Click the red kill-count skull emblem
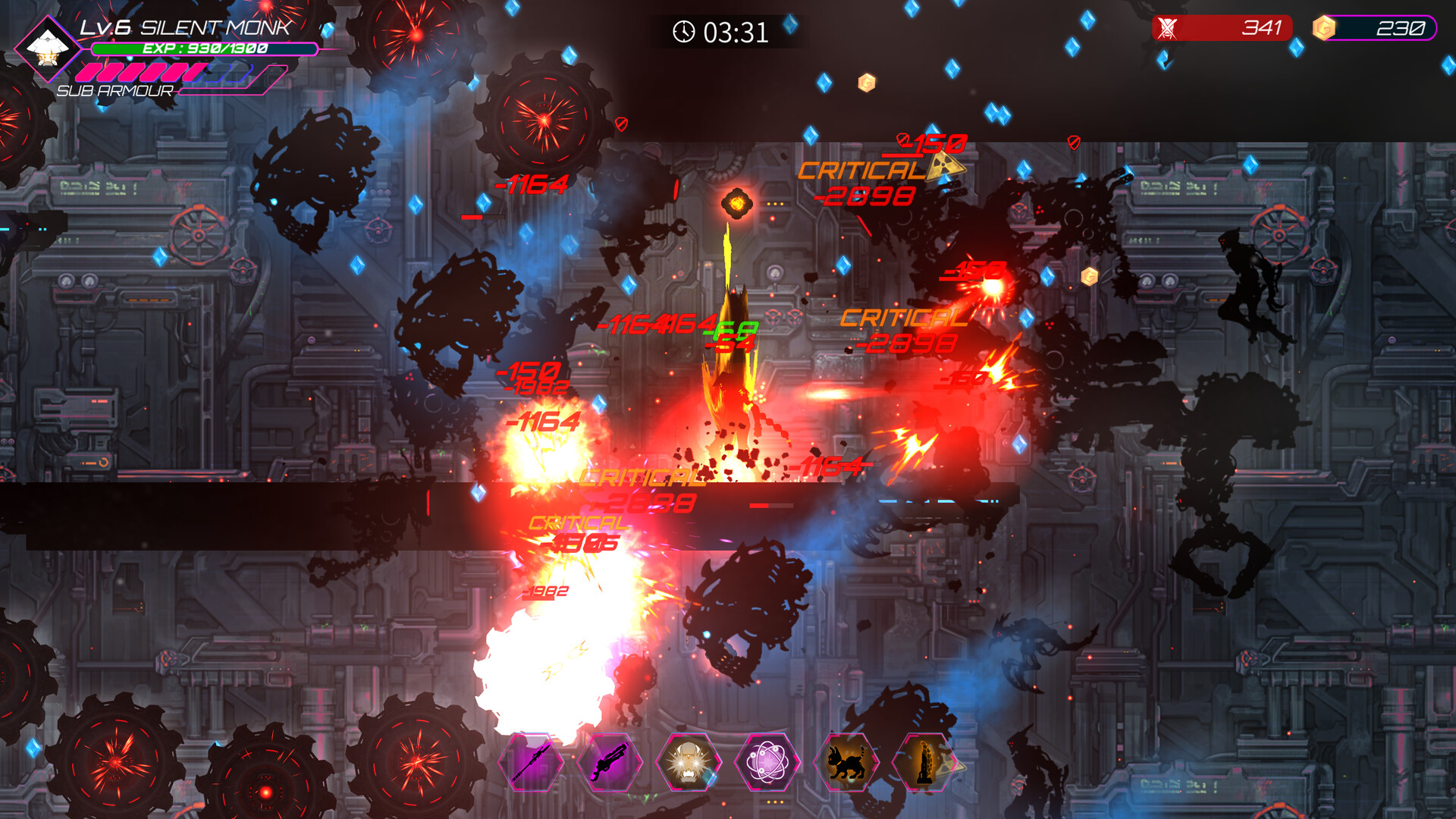The width and height of the screenshot is (1456, 819). (1169, 28)
